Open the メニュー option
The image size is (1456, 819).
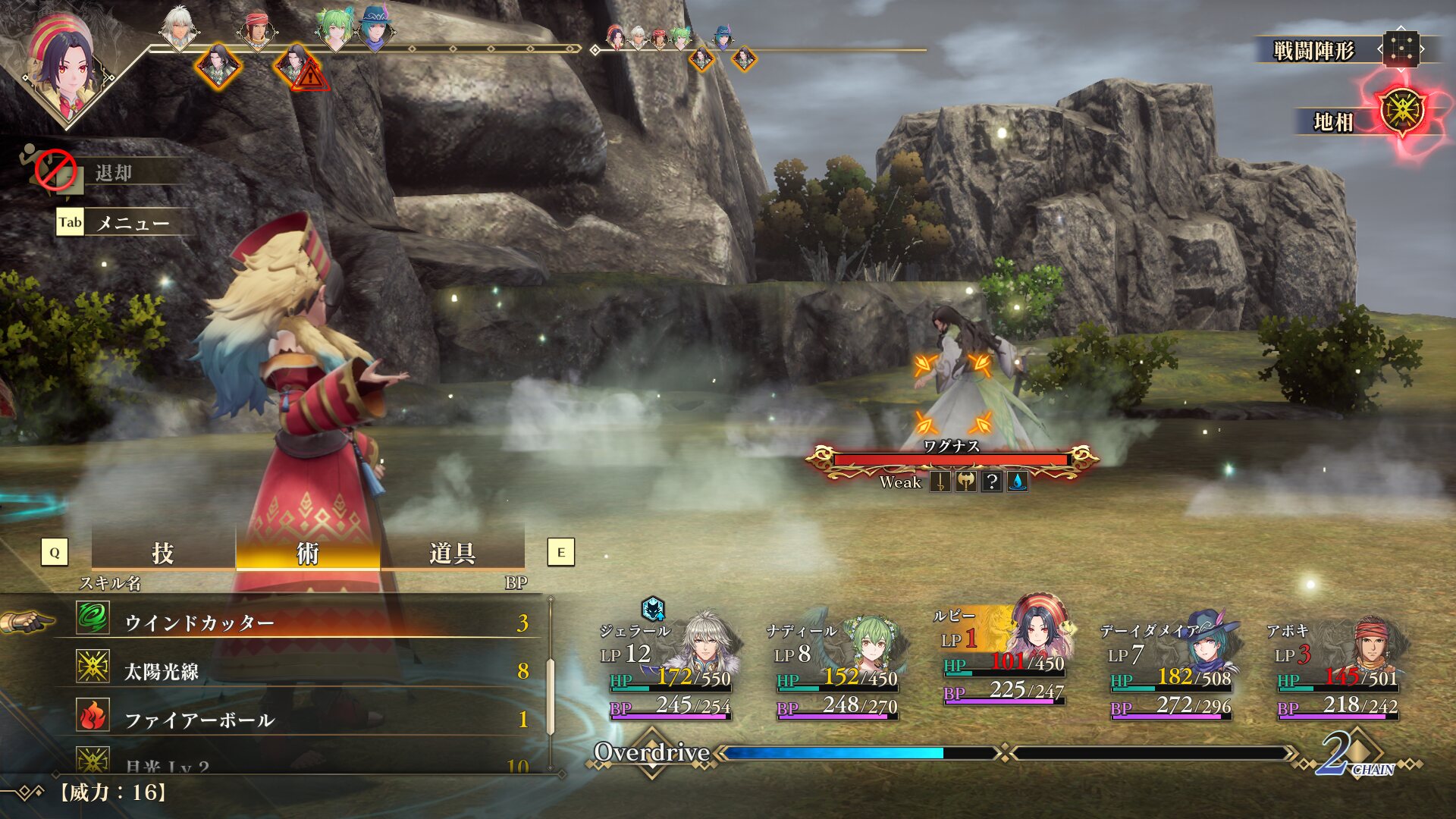[x=132, y=223]
